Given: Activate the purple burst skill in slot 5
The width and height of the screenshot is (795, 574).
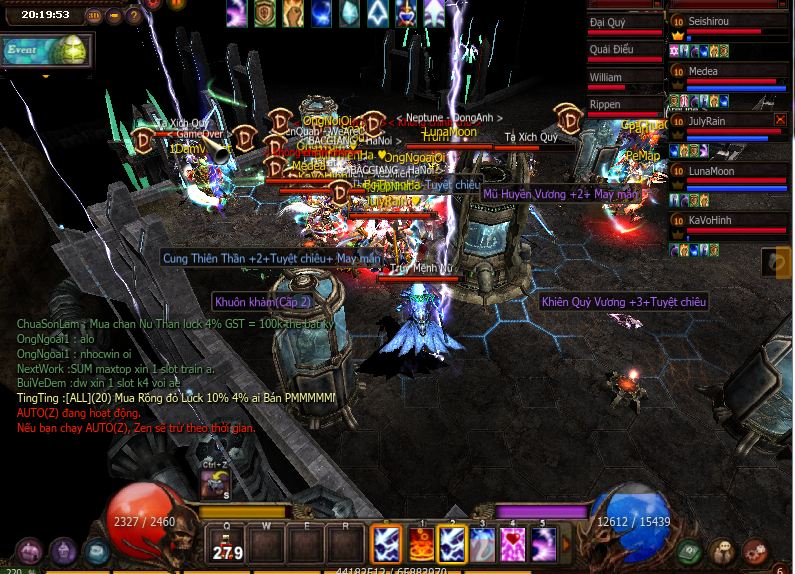Looking at the screenshot, I should 543,545.
